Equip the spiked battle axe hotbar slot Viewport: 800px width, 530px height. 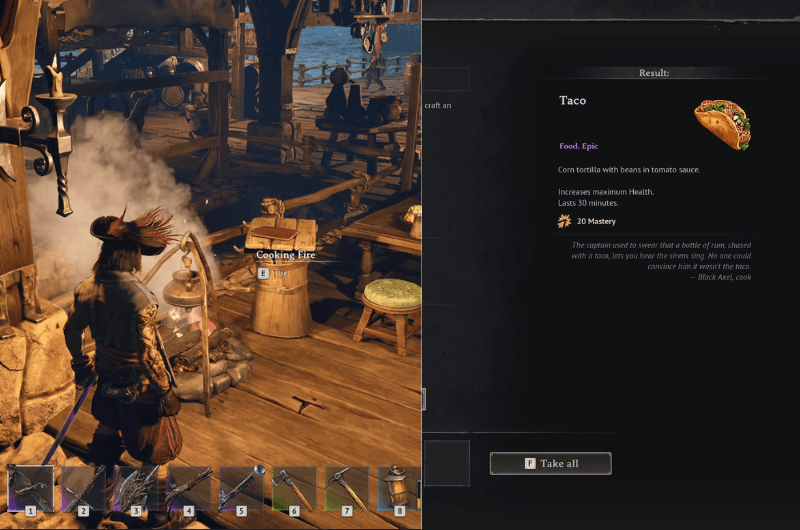tap(137, 489)
